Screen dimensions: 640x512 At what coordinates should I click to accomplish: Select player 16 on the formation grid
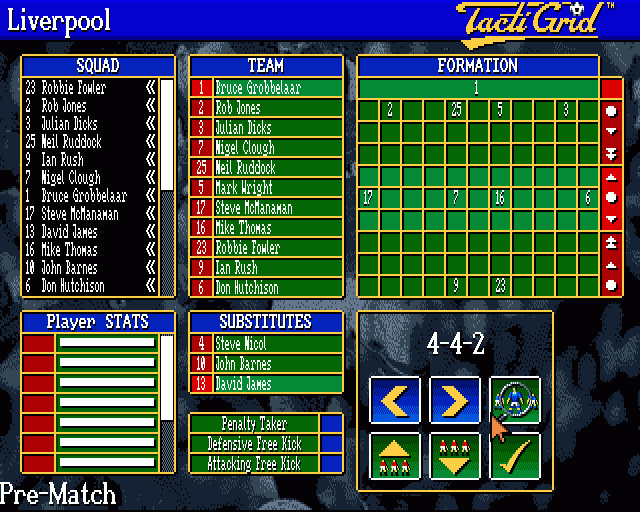[500, 198]
